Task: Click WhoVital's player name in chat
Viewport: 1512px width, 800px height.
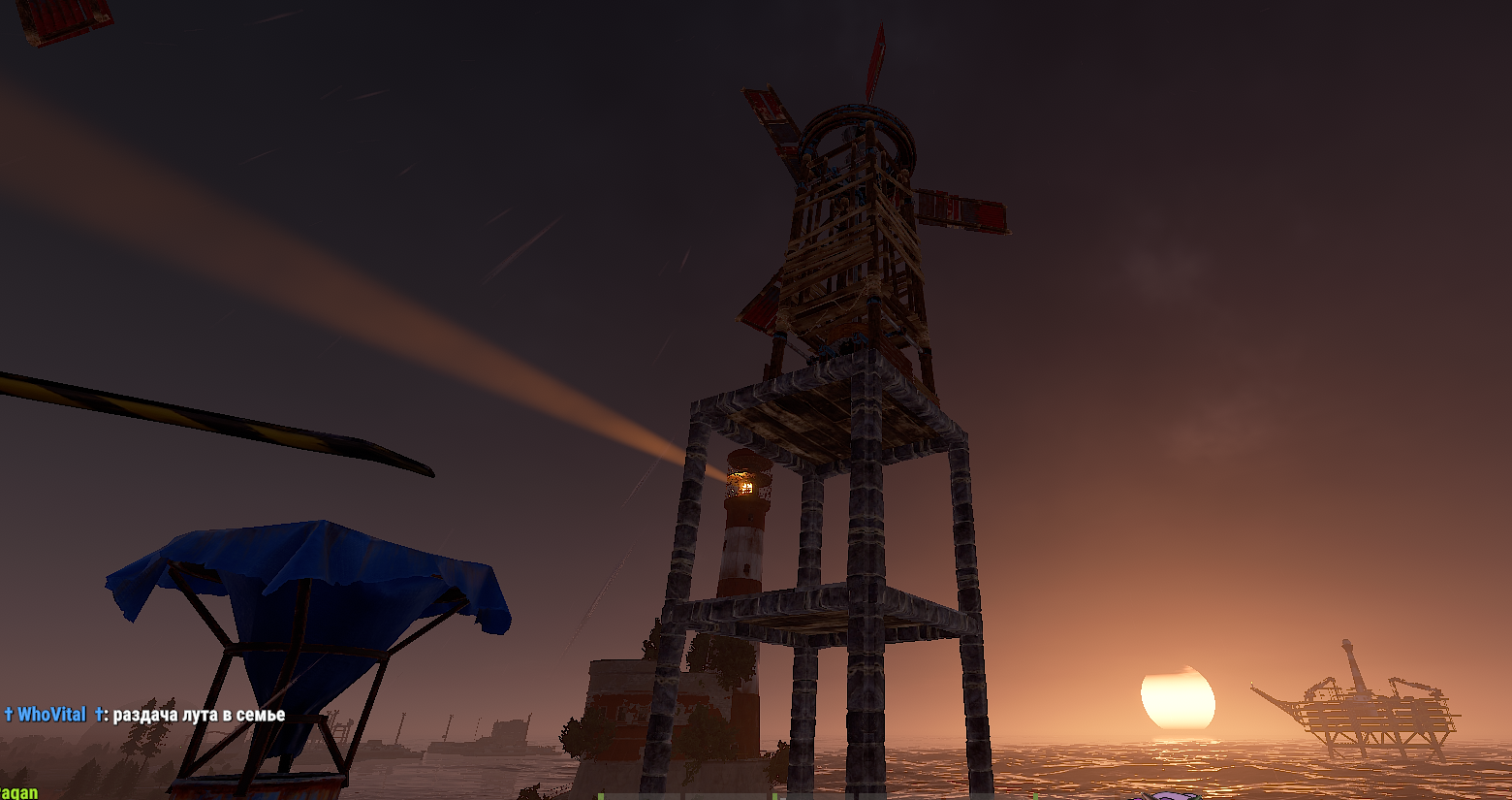Action: [51, 715]
